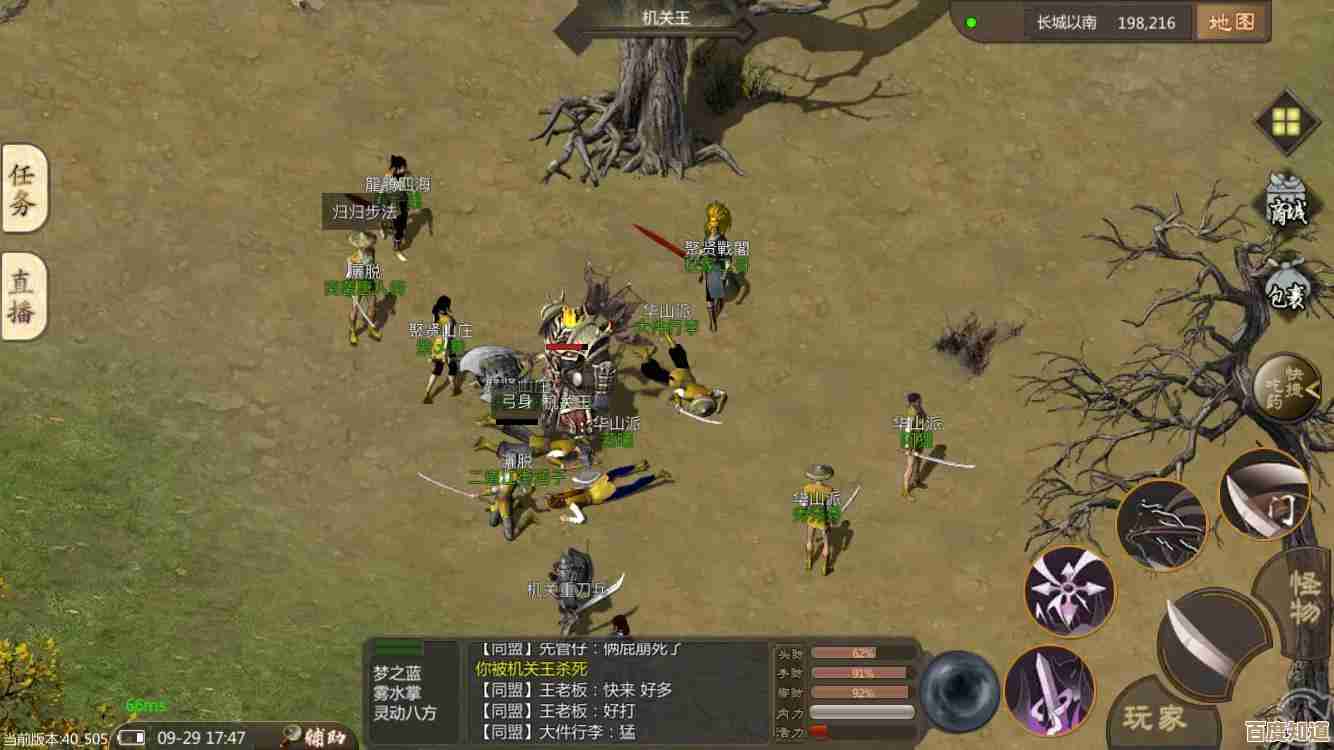Use the 快捷吃药 quick potion button

click(1287, 387)
